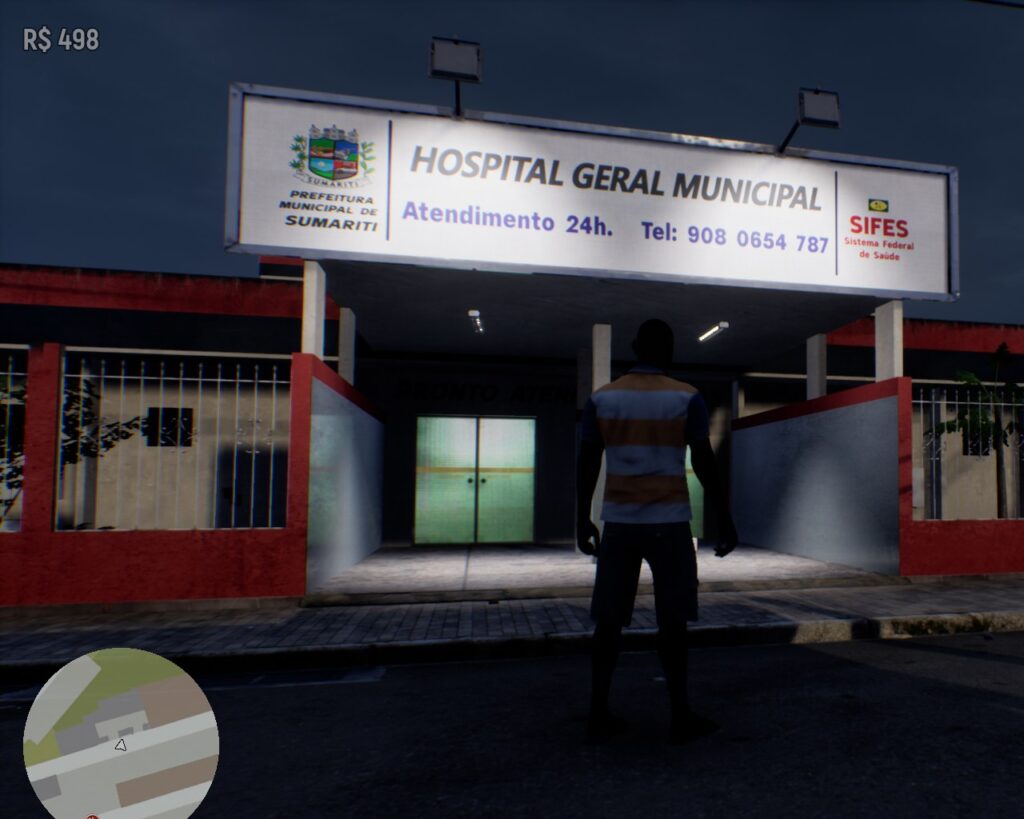The width and height of the screenshot is (1024, 819).
Task: Click the circular minimap
Action: click(x=120, y=735)
